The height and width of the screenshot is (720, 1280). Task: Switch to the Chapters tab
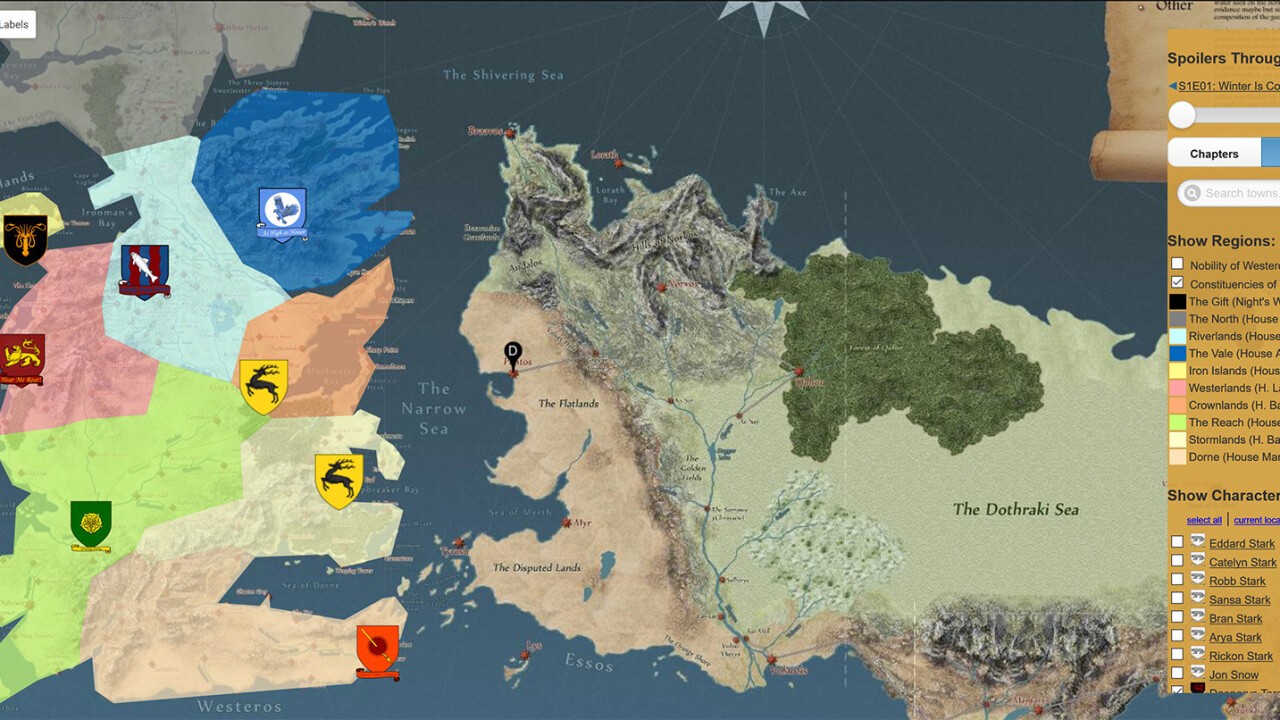coord(1214,154)
